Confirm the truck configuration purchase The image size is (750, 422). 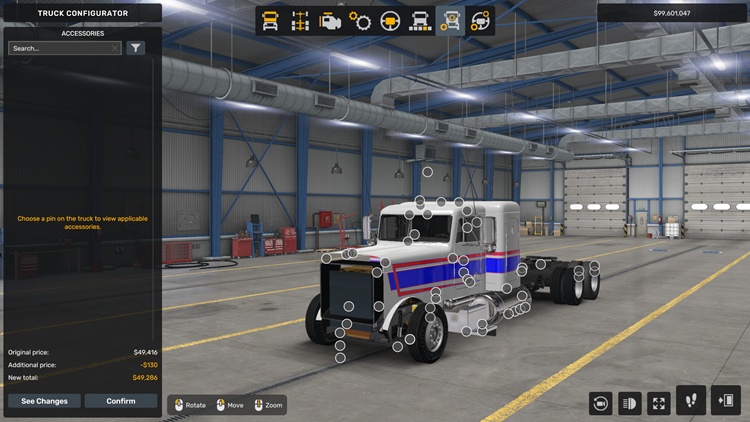click(121, 401)
